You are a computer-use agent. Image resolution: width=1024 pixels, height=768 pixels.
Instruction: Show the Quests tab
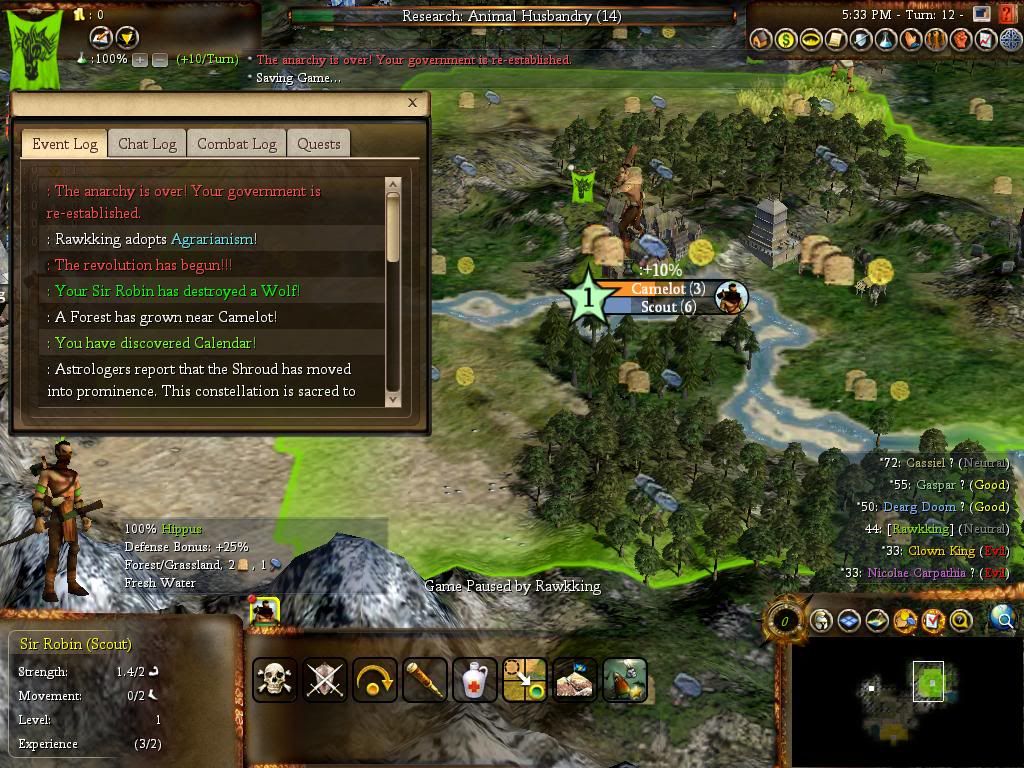319,144
